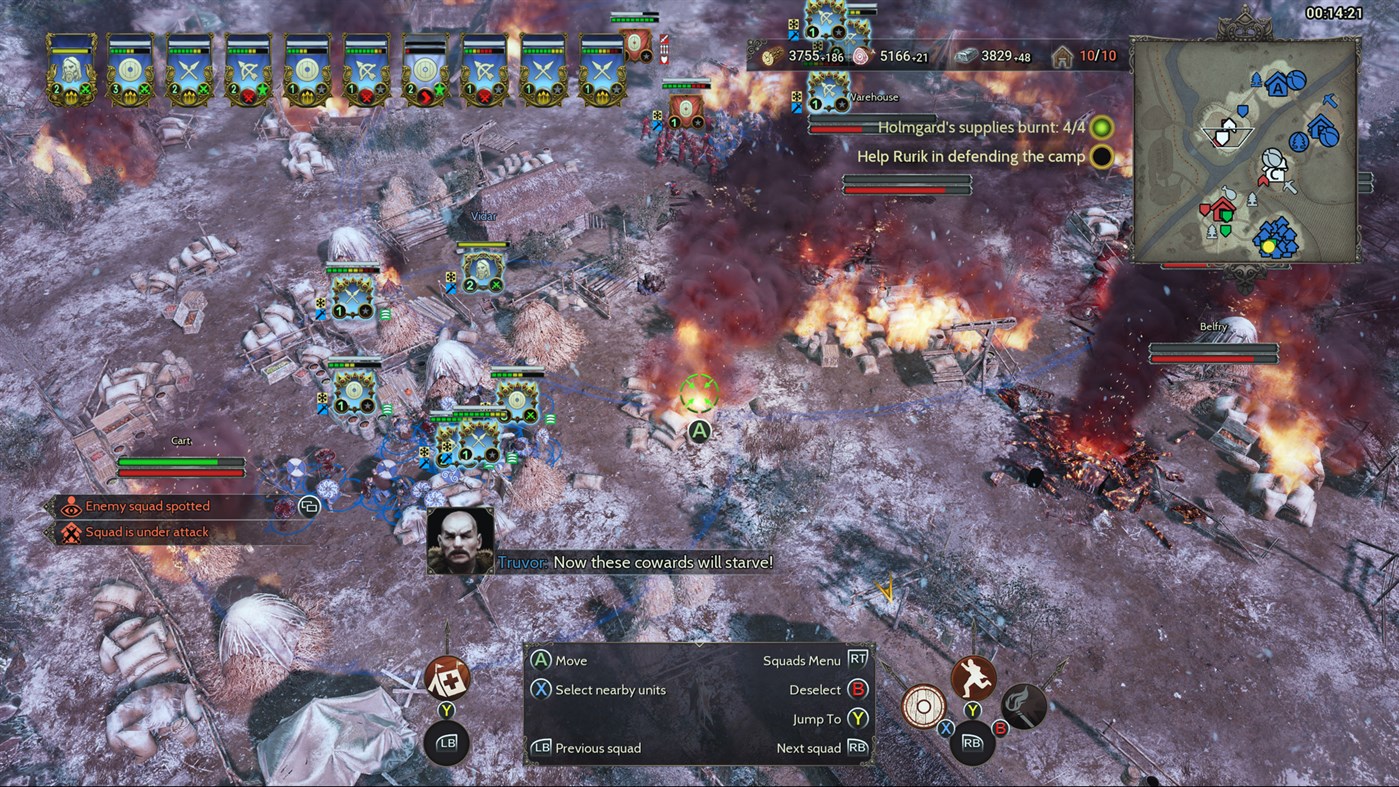Select the torch burn ability icon
1399x787 pixels.
click(1023, 705)
